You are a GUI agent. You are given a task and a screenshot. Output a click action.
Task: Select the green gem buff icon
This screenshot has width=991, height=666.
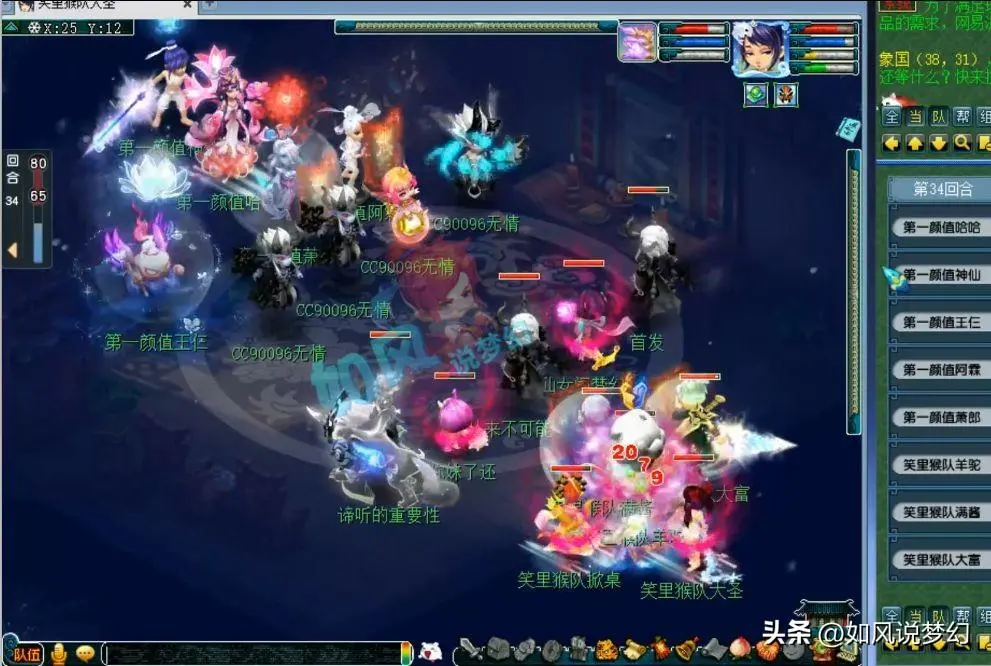(755, 95)
